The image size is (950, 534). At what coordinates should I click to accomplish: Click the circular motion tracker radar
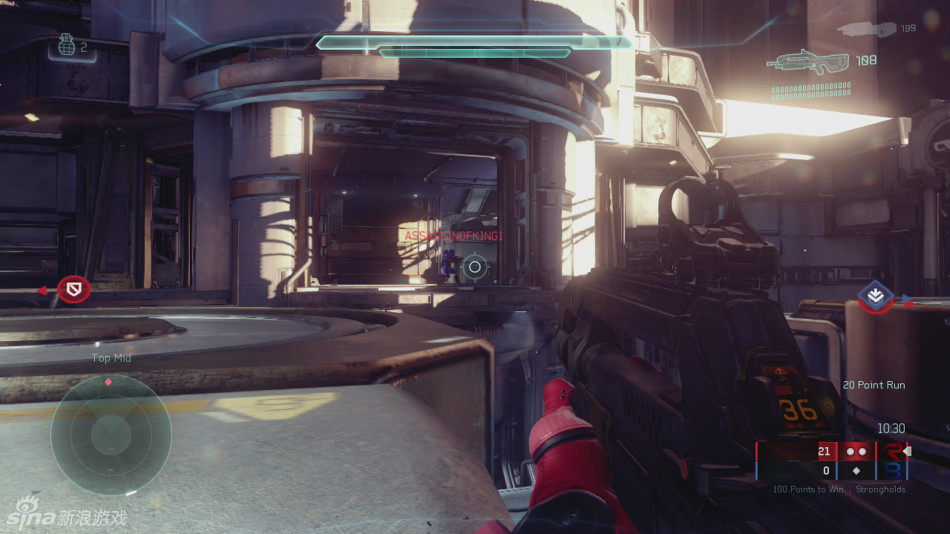click(x=110, y=433)
